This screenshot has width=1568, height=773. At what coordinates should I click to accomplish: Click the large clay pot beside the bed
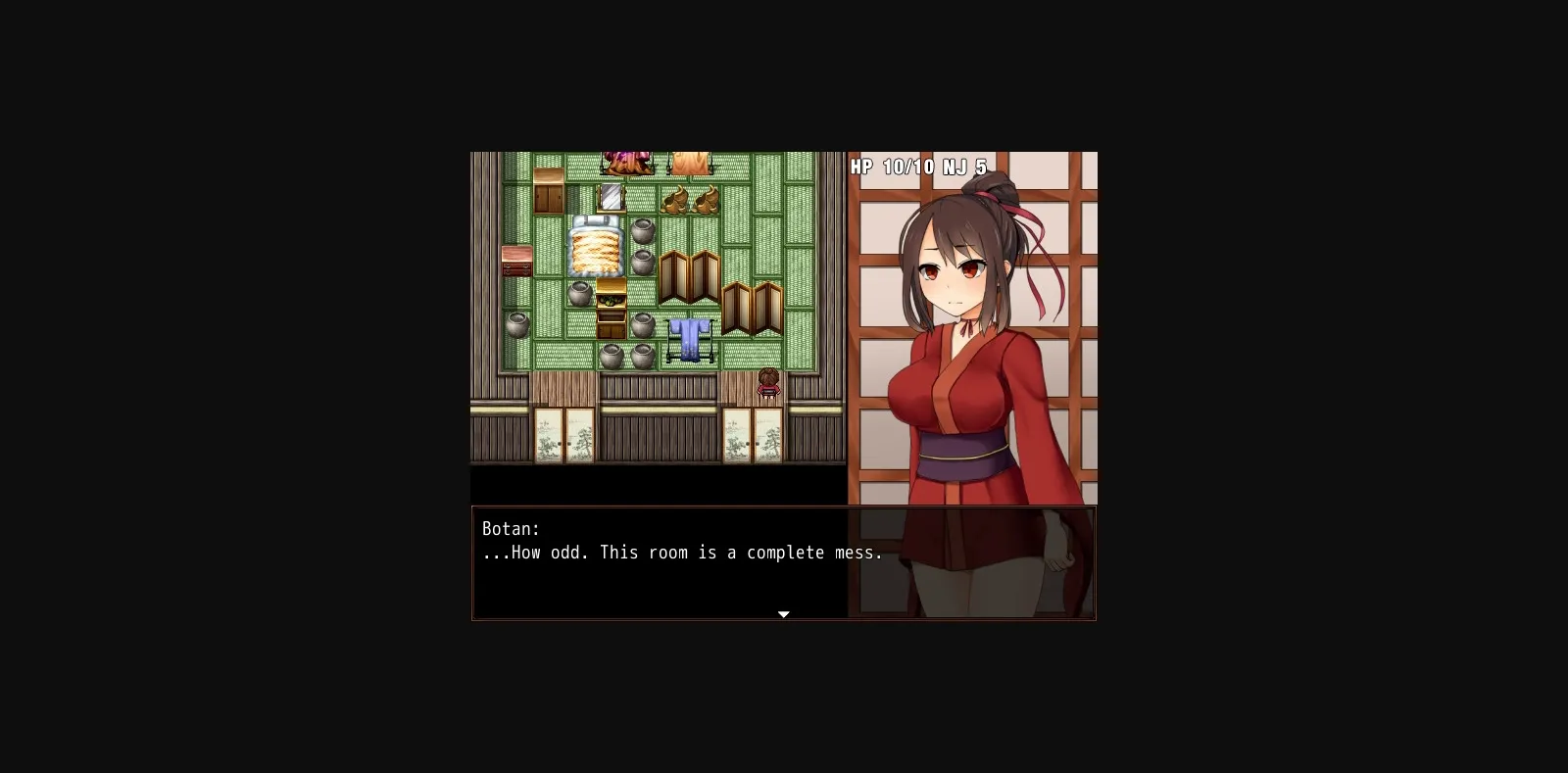click(x=641, y=231)
